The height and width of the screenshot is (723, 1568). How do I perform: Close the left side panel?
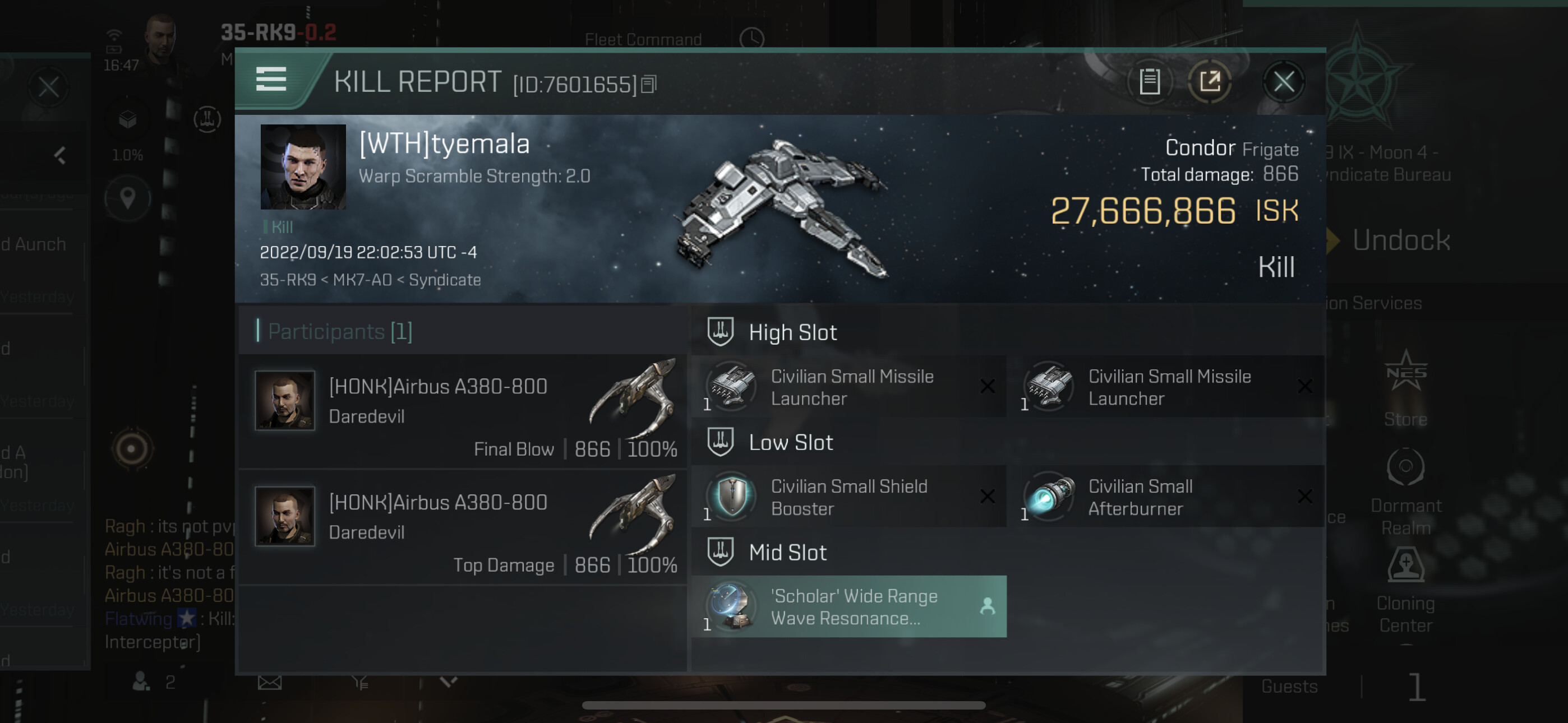(49, 87)
